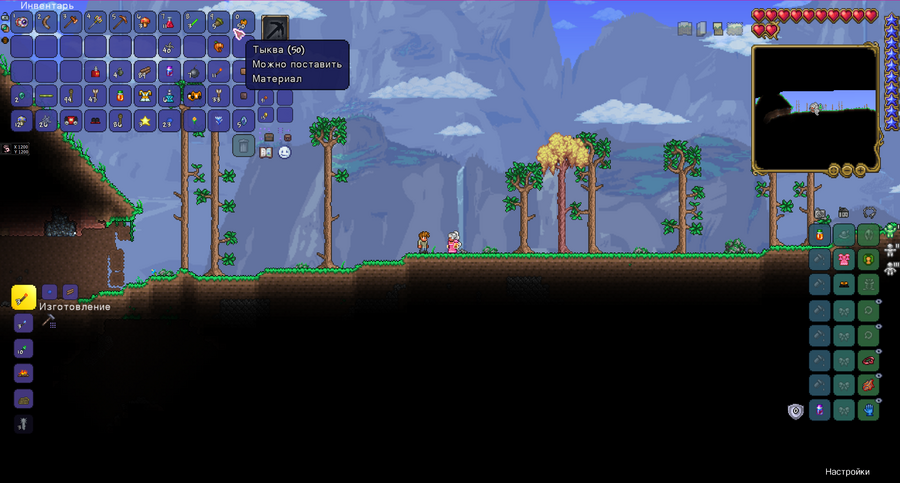900x483 pixels.
Task: Toggle the defense shield icon
Action: click(795, 411)
